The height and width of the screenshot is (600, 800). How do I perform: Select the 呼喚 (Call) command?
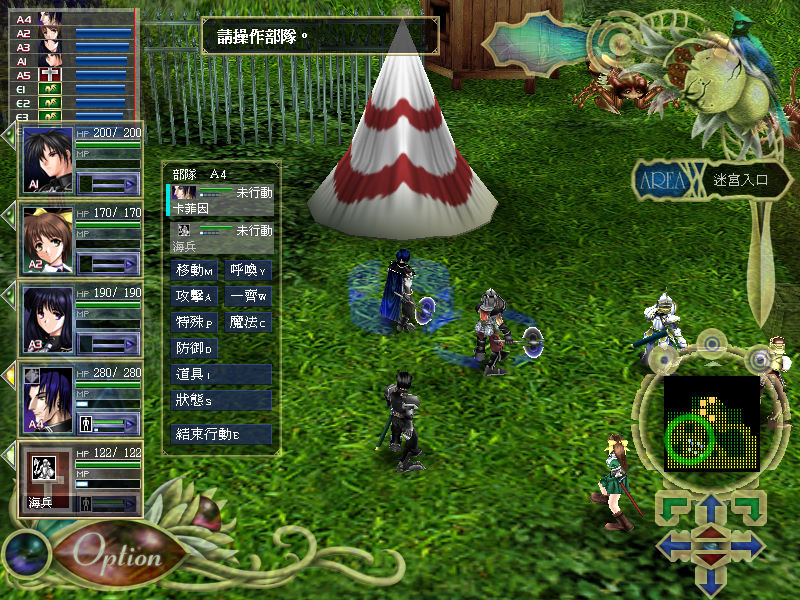coord(249,271)
